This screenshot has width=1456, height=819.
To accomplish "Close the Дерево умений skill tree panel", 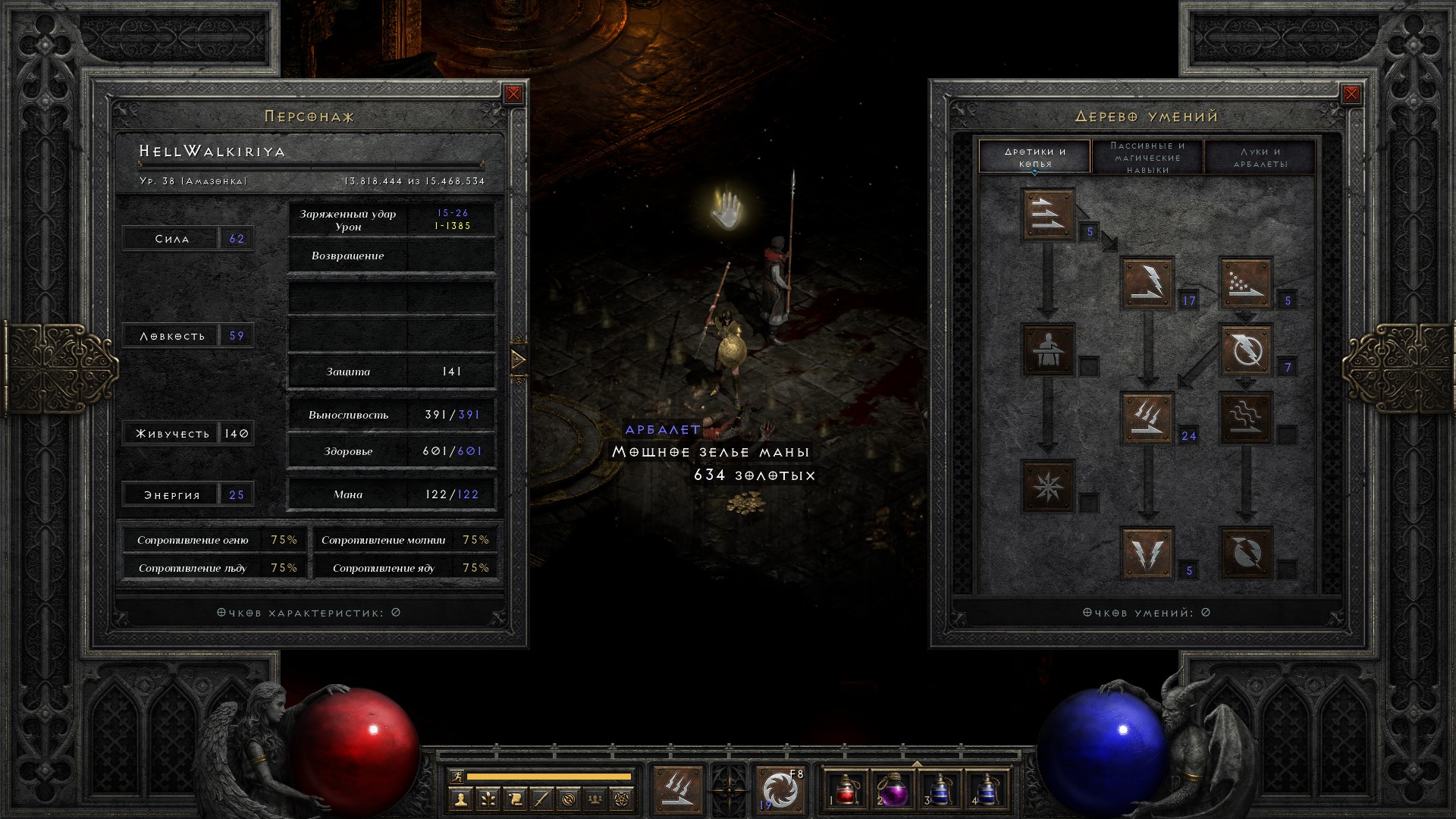I will 1351,94.
